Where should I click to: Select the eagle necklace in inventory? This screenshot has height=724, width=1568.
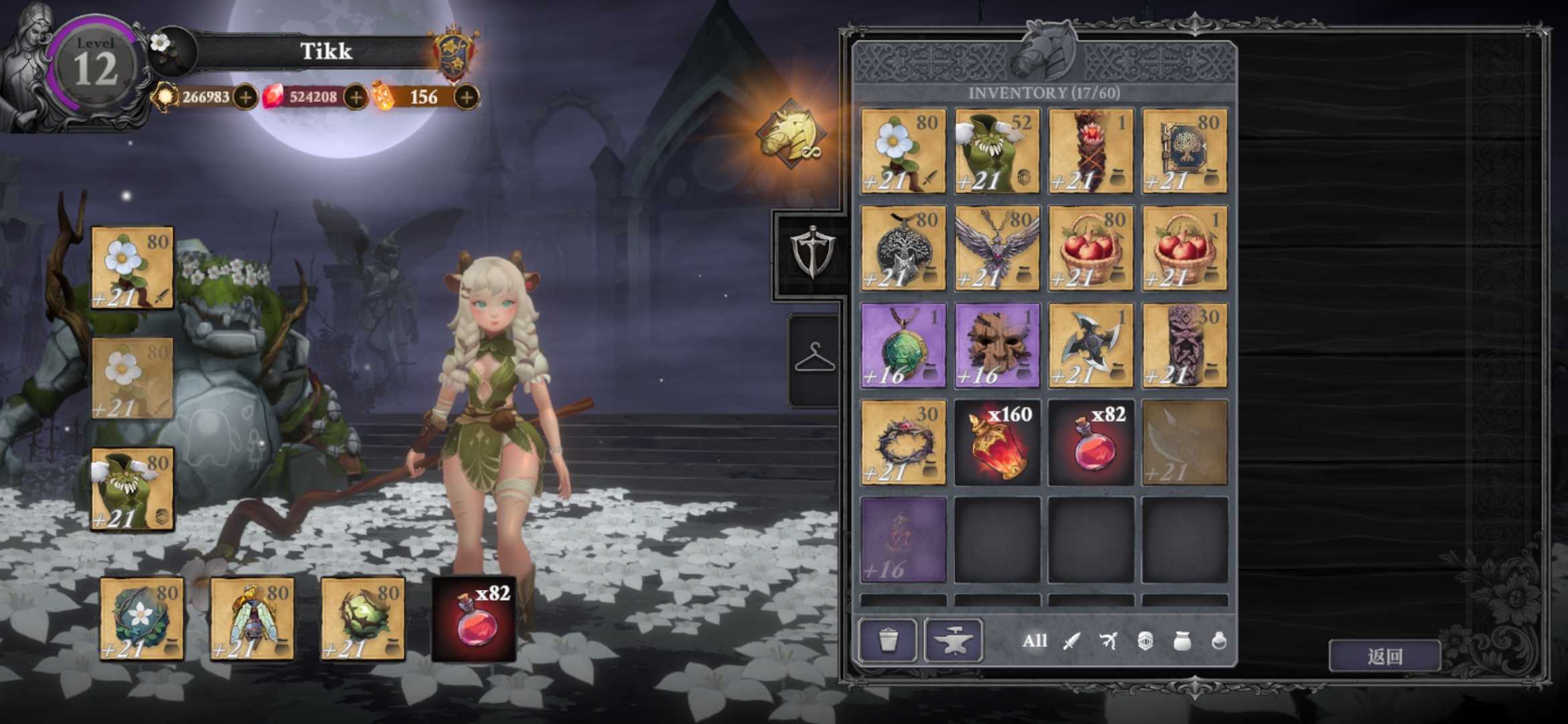click(x=997, y=248)
